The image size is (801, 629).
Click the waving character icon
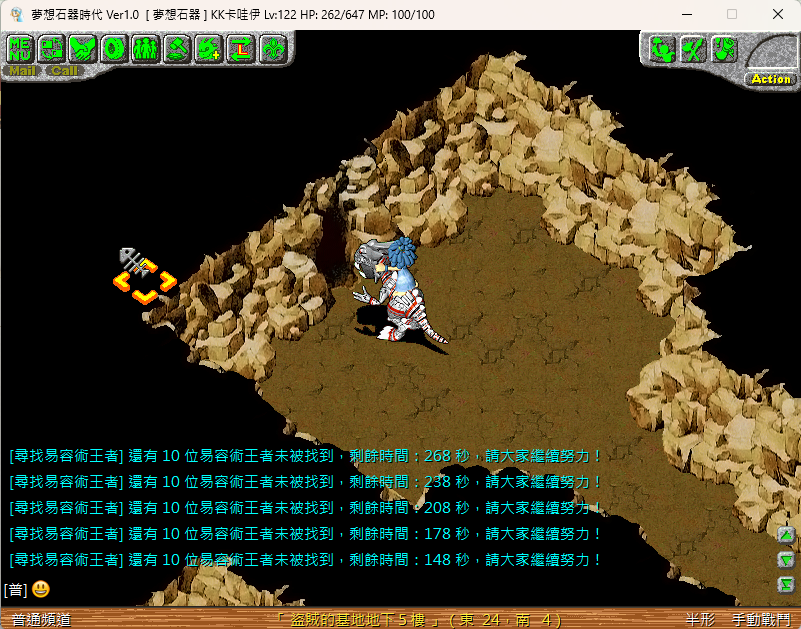(663, 48)
